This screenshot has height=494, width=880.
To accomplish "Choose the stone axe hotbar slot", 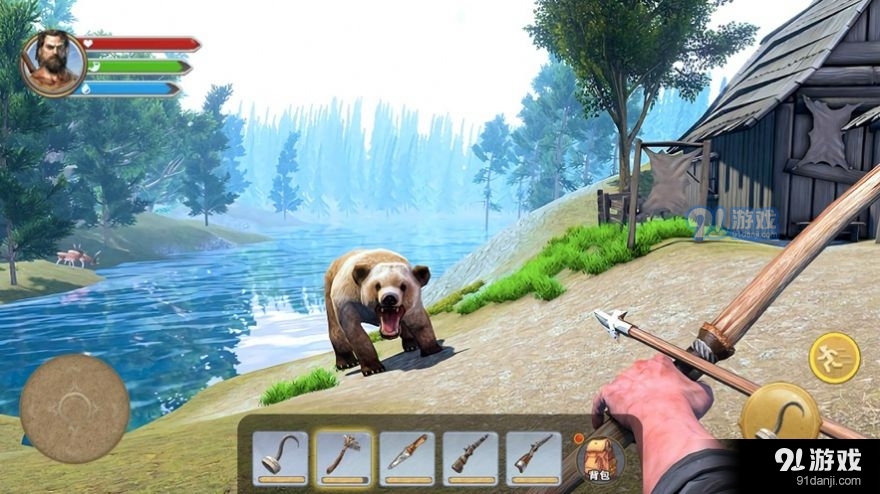I will [343, 457].
